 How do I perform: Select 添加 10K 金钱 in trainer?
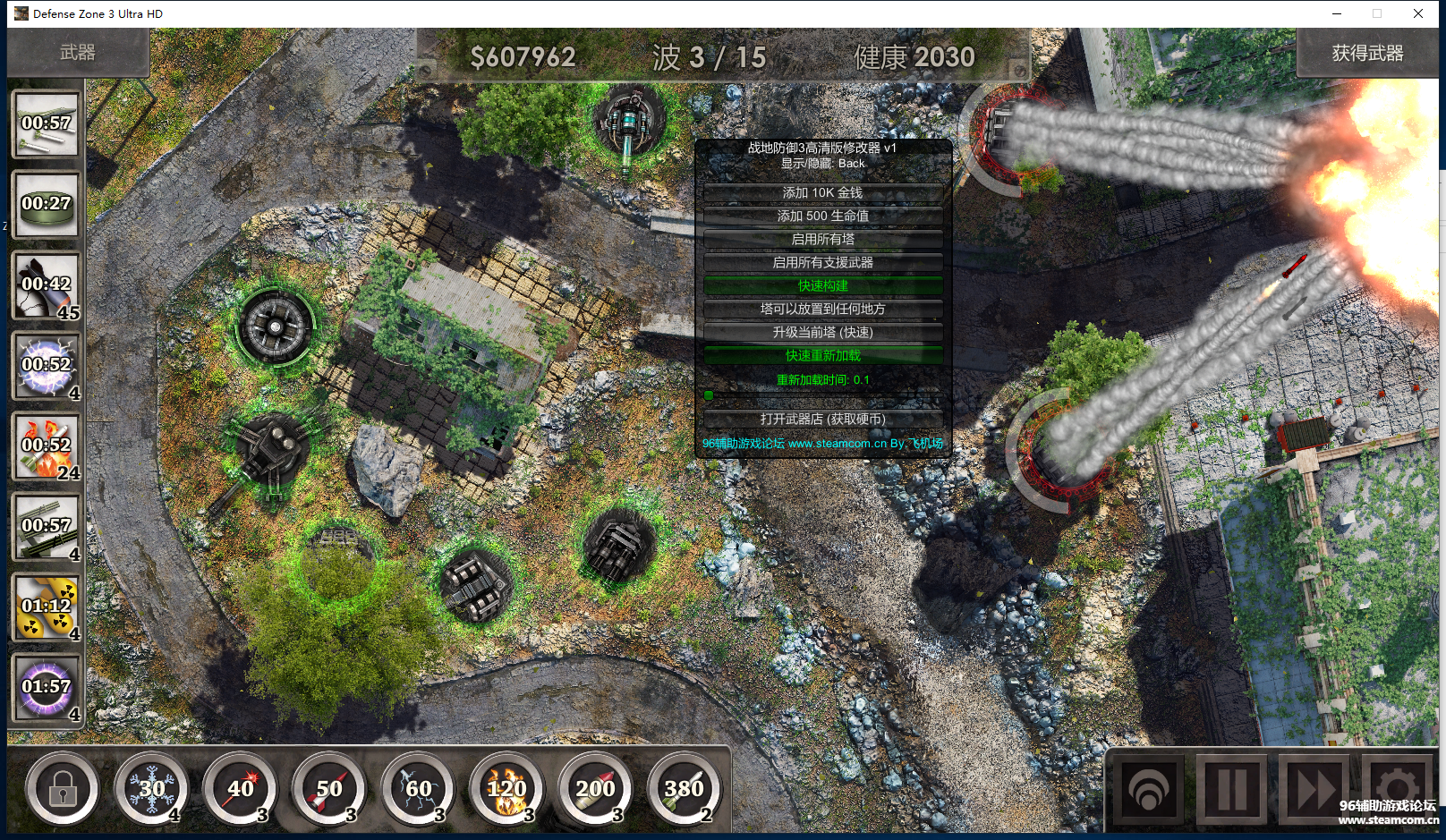click(822, 192)
